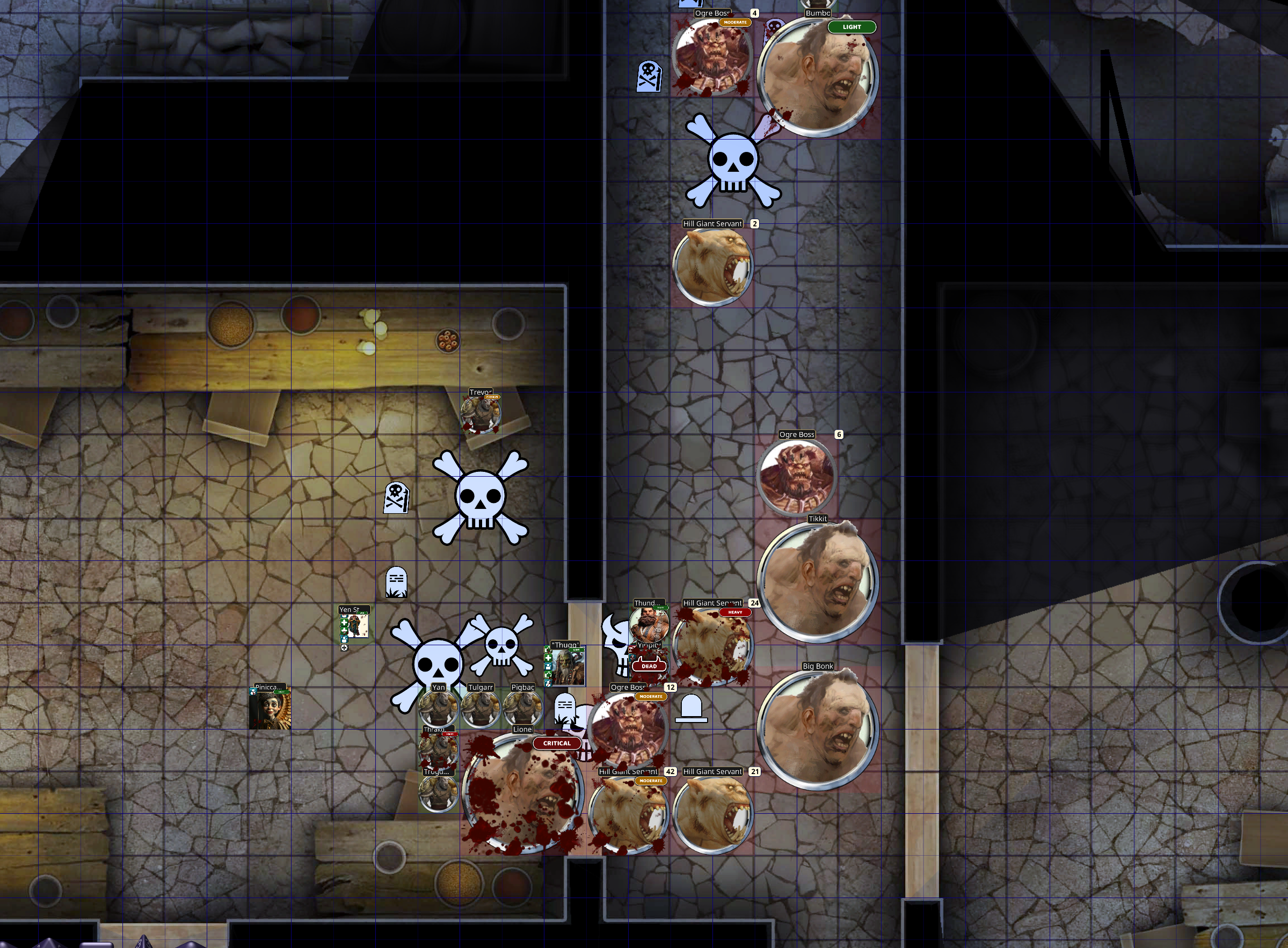1288x948 pixels.
Task: Pick the Trevor token
Action: pyautogui.click(x=481, y=413)
